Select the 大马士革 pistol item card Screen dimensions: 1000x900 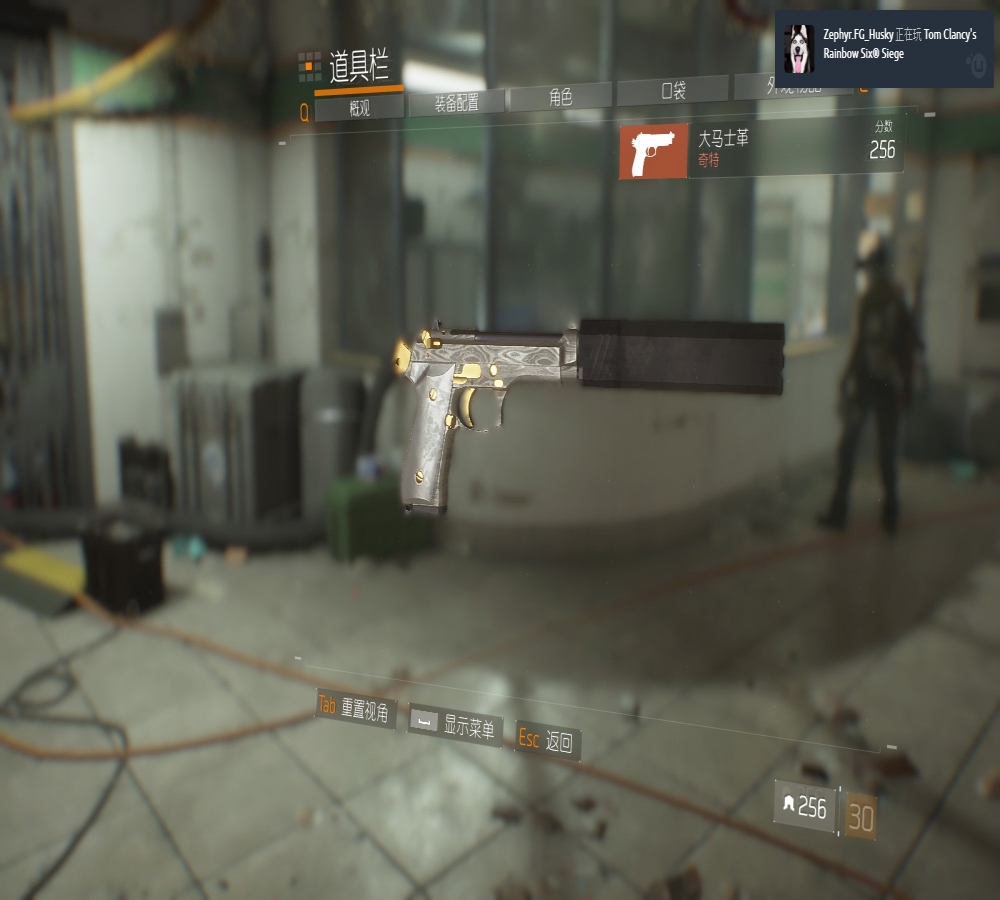click(x=761, y=151)
